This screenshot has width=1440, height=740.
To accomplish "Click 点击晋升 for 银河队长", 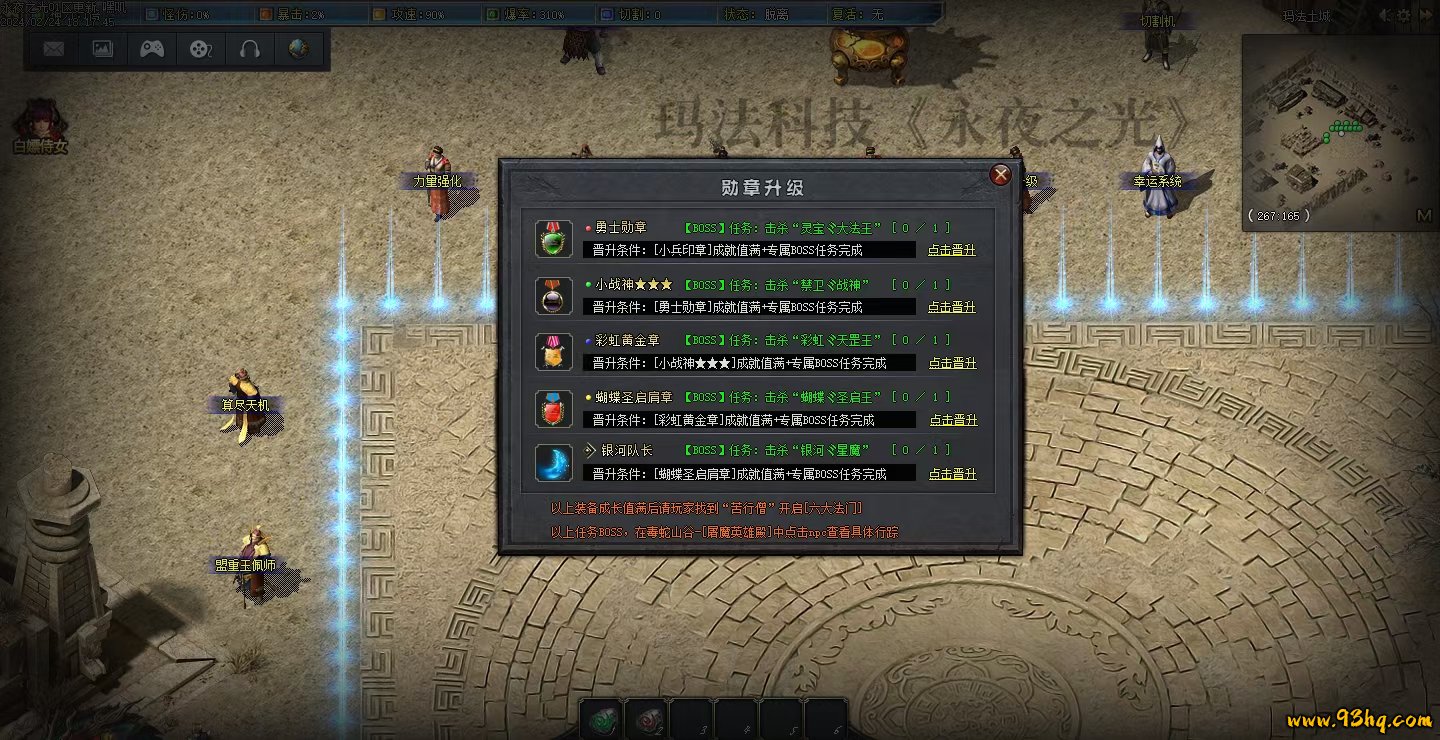I will [x=952, y=474].
